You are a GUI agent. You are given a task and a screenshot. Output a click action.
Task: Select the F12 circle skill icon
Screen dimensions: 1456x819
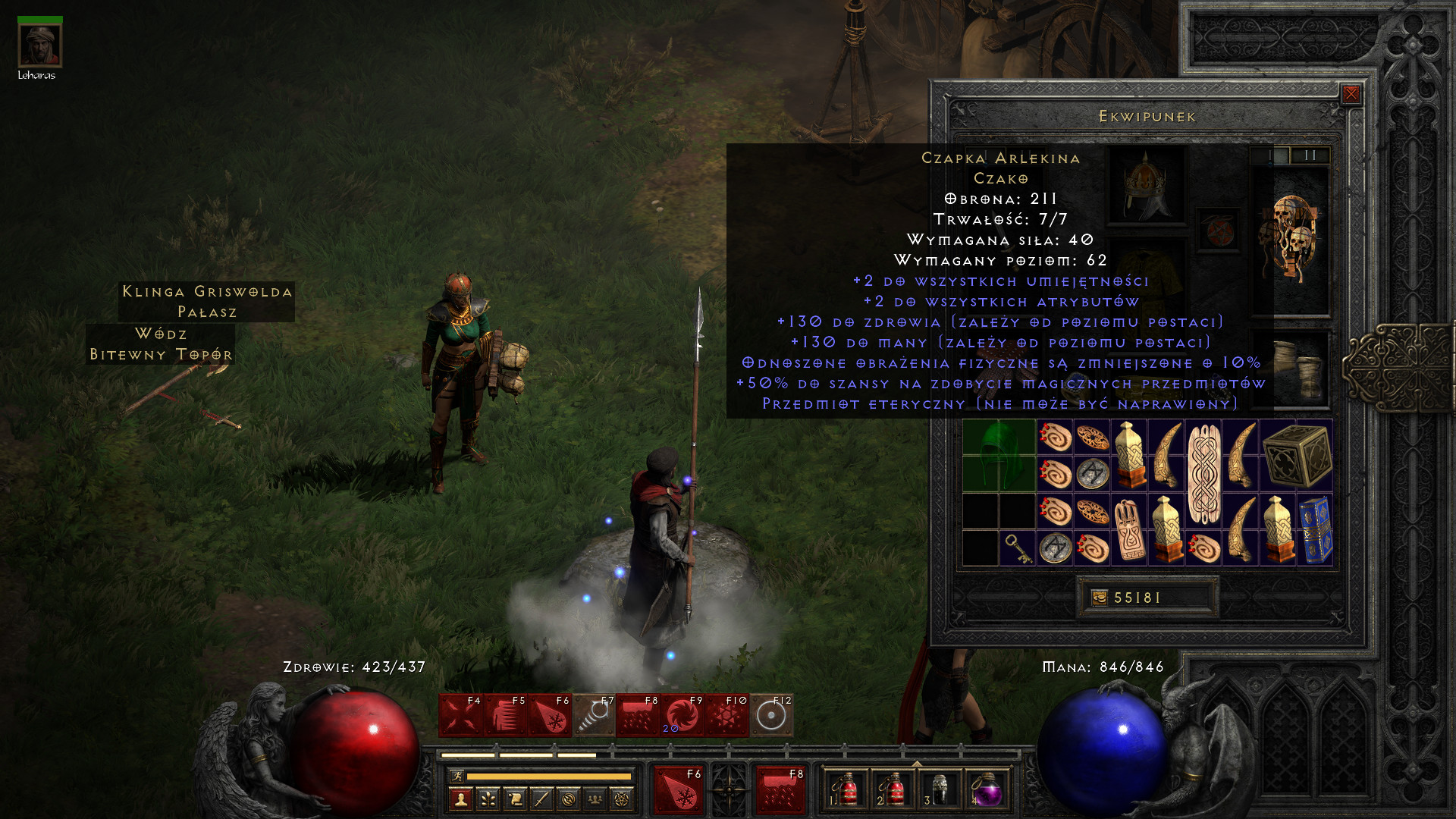(771, 715)
